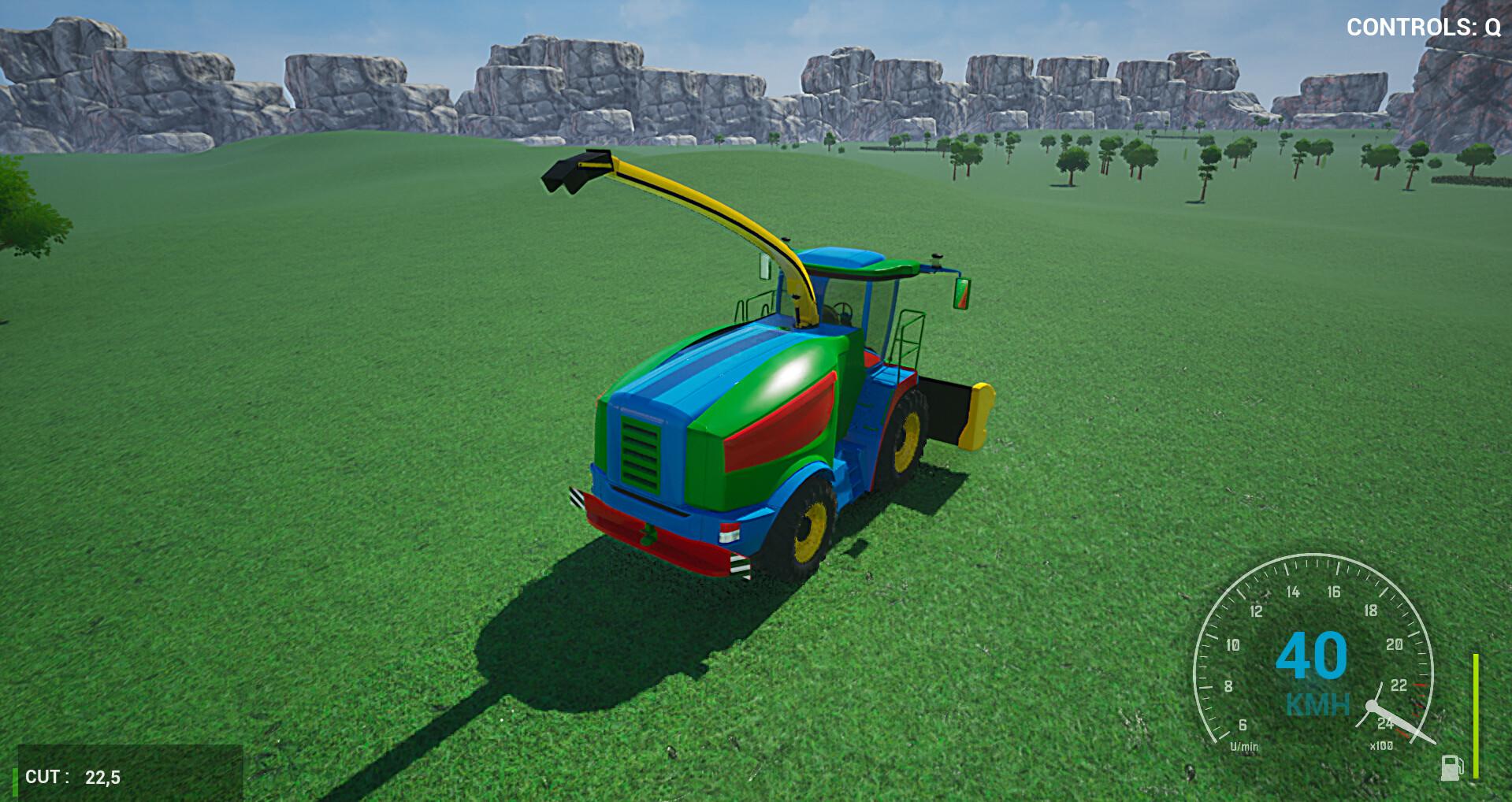The width and height of the screenshot is (1512, 802).
Task: Click the fuel pump icon
Action: point(1451,767)
